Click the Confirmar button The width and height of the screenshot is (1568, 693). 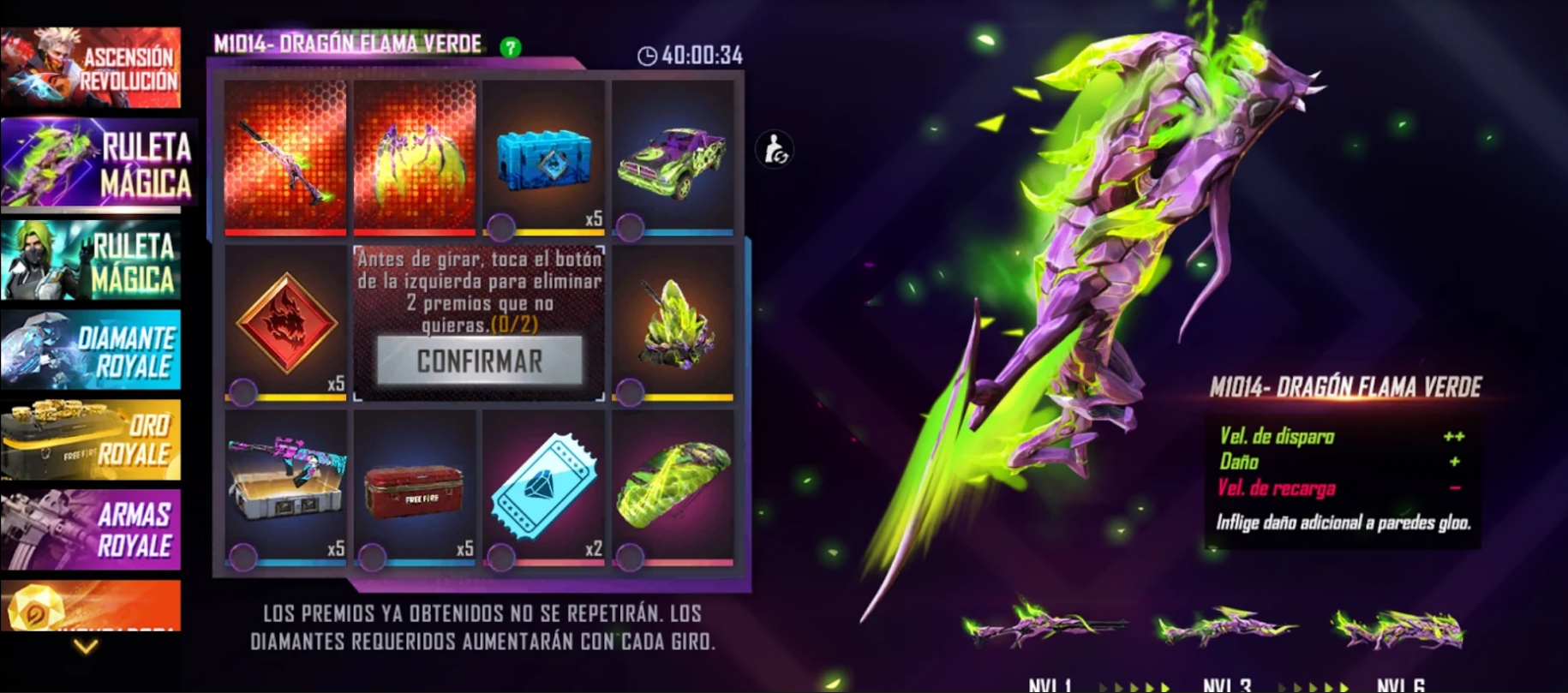click(x=480, y=361)
